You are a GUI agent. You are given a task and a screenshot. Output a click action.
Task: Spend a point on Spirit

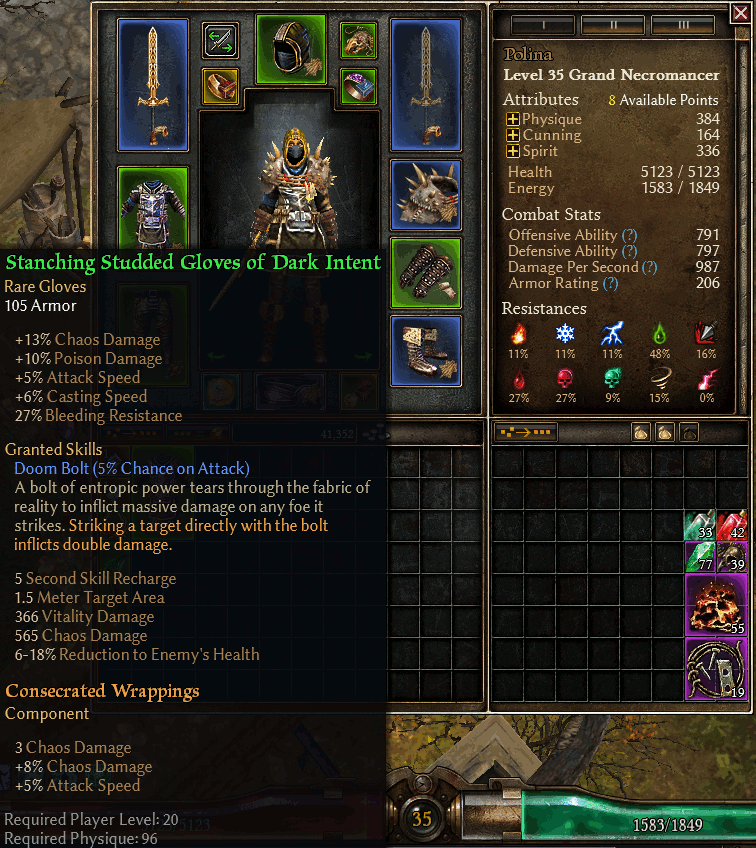point(513,151)
